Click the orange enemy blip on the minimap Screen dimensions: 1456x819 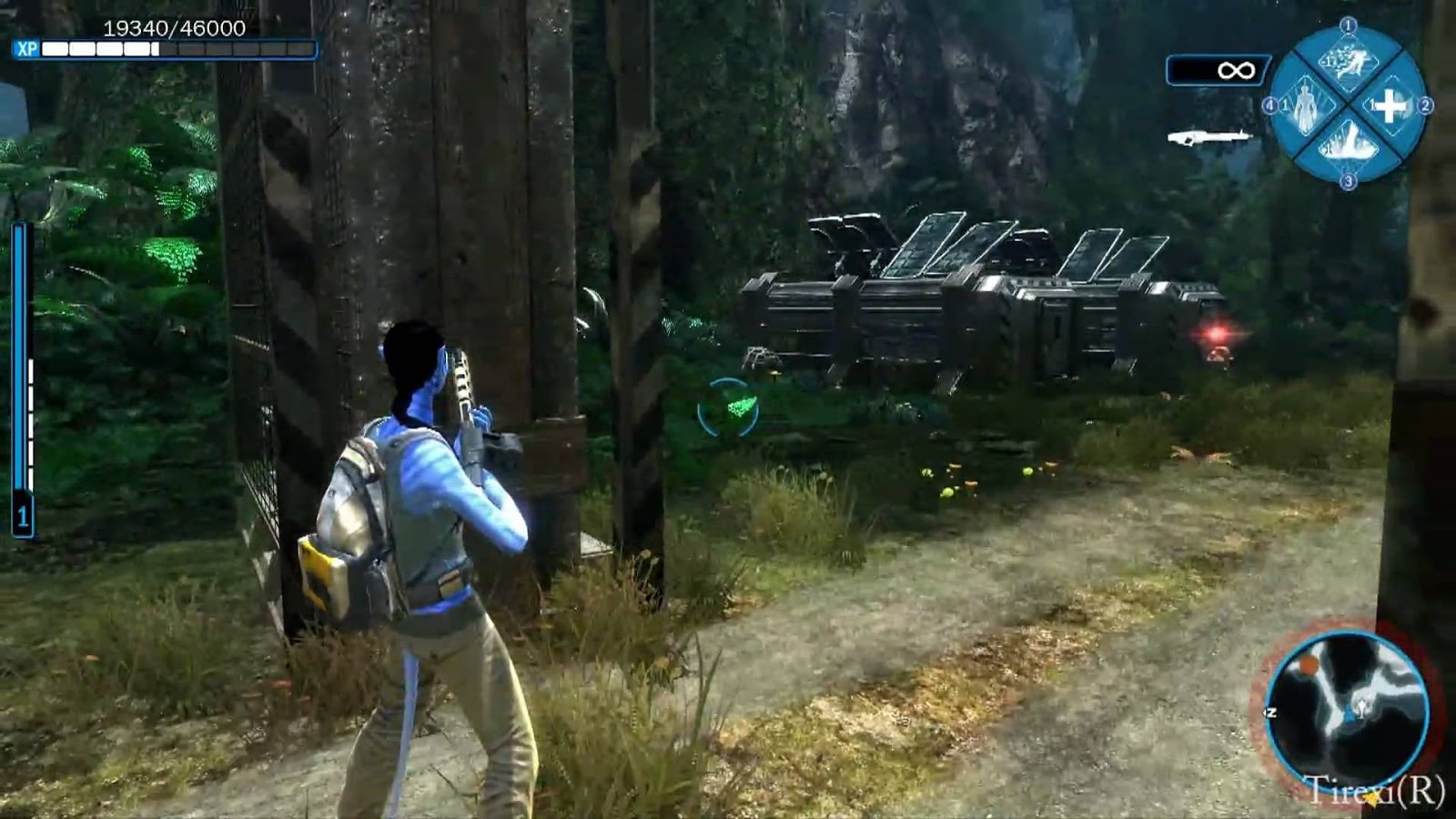(x=1308, y=665)
